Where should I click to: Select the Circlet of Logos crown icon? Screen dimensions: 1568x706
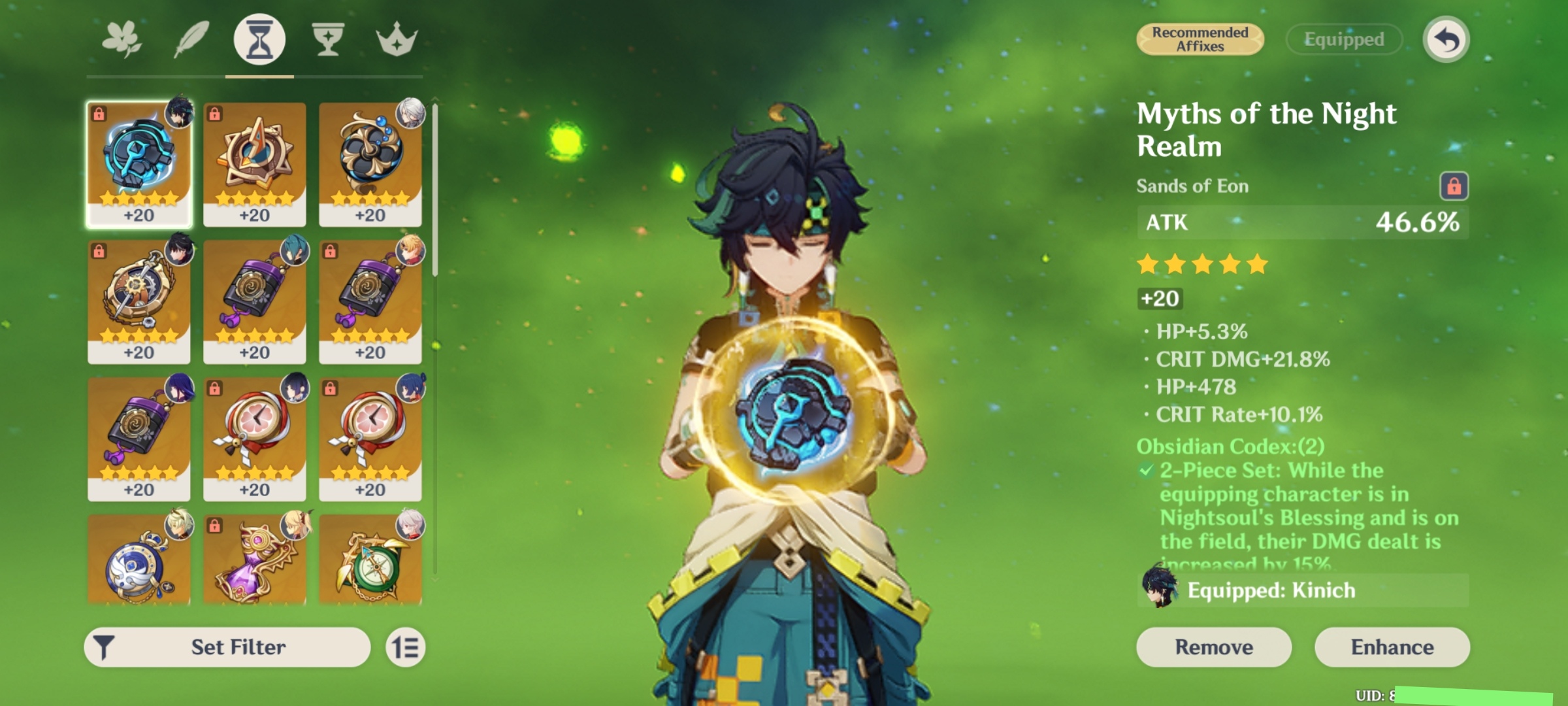(x=397, y=39)
